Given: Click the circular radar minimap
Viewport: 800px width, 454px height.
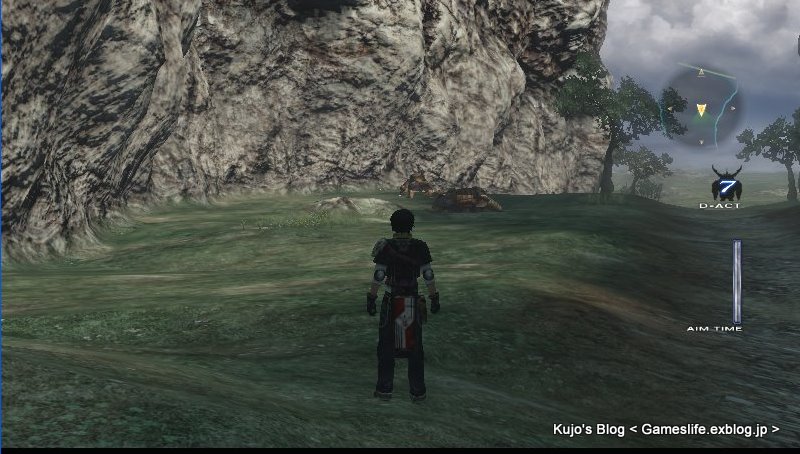Looking at the screenshot, I should click(701, 102).
